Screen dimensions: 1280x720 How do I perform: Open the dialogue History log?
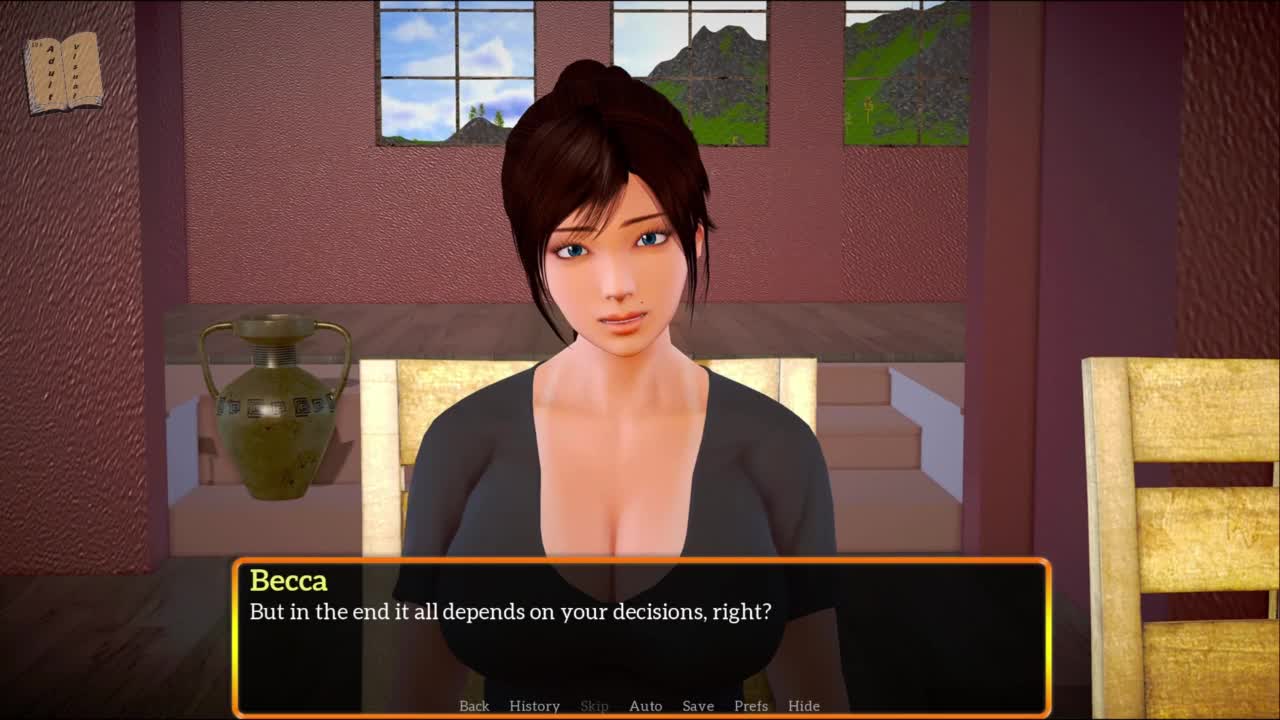tap(534, 706)
